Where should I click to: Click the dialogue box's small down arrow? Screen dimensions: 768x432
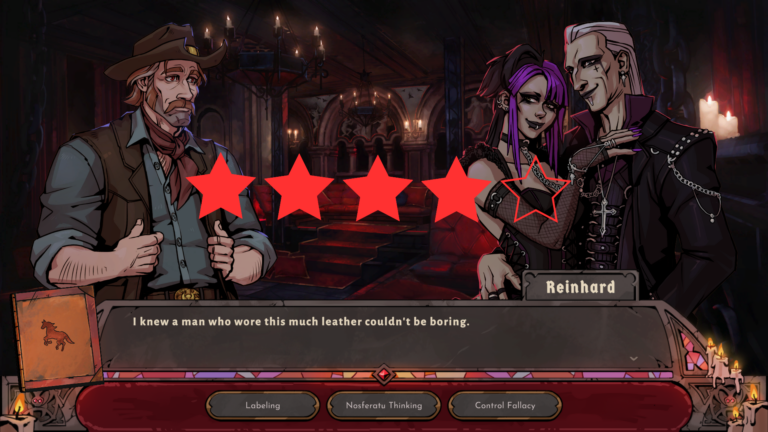[x=633, y=357]
